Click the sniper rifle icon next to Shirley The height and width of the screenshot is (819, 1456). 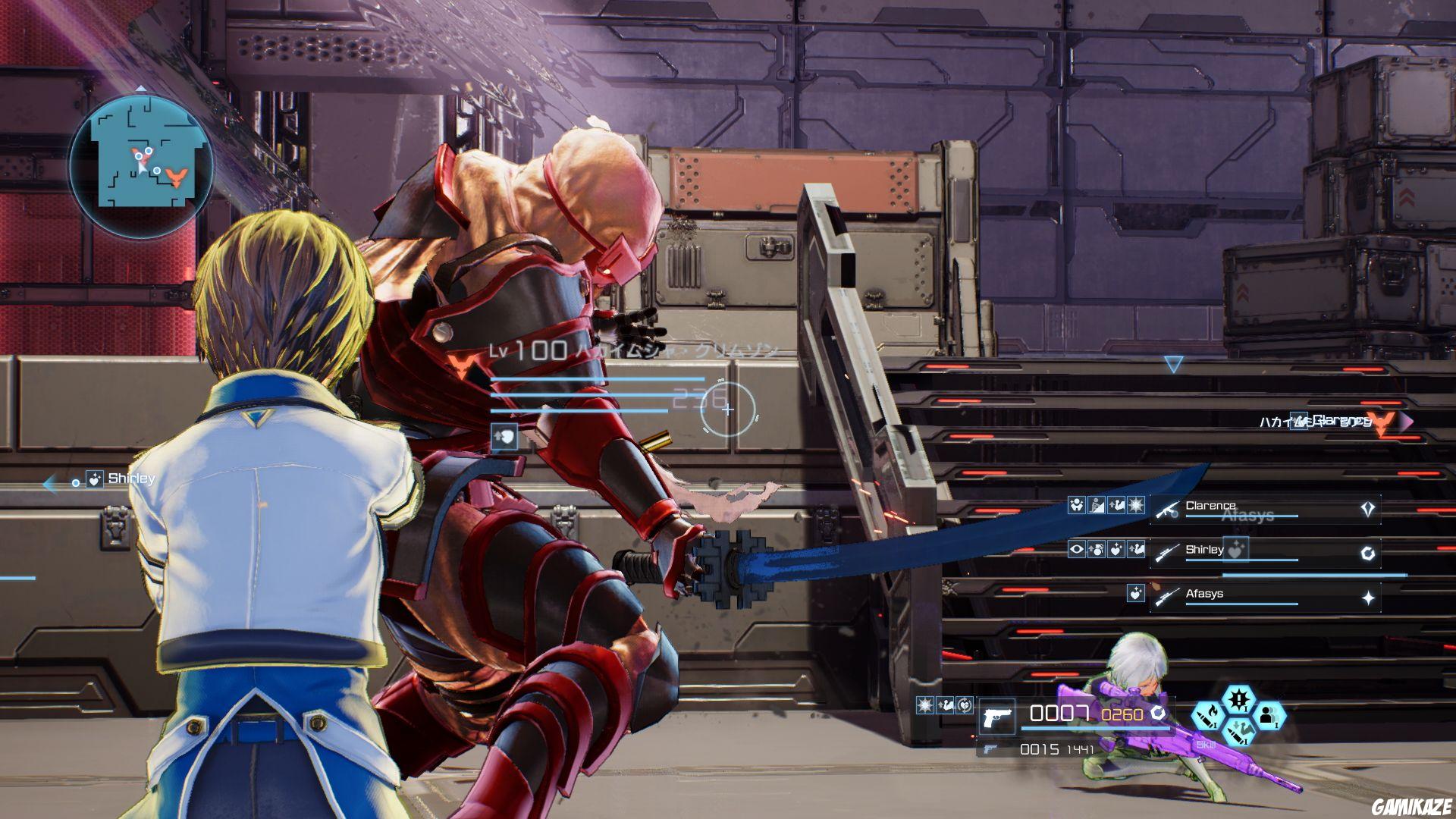pos(1166,553)
